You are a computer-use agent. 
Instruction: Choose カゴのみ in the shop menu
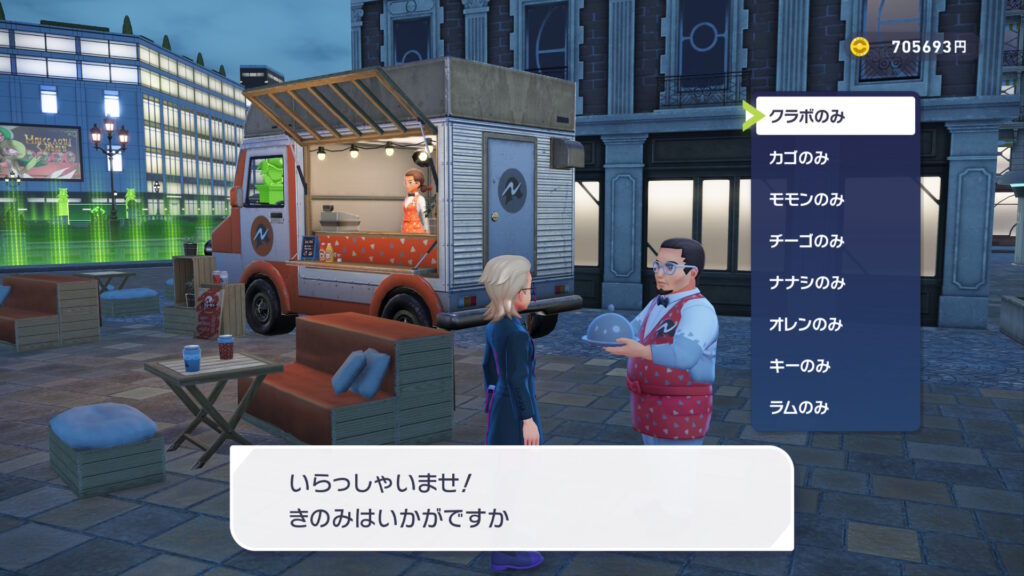coord(835,158)
